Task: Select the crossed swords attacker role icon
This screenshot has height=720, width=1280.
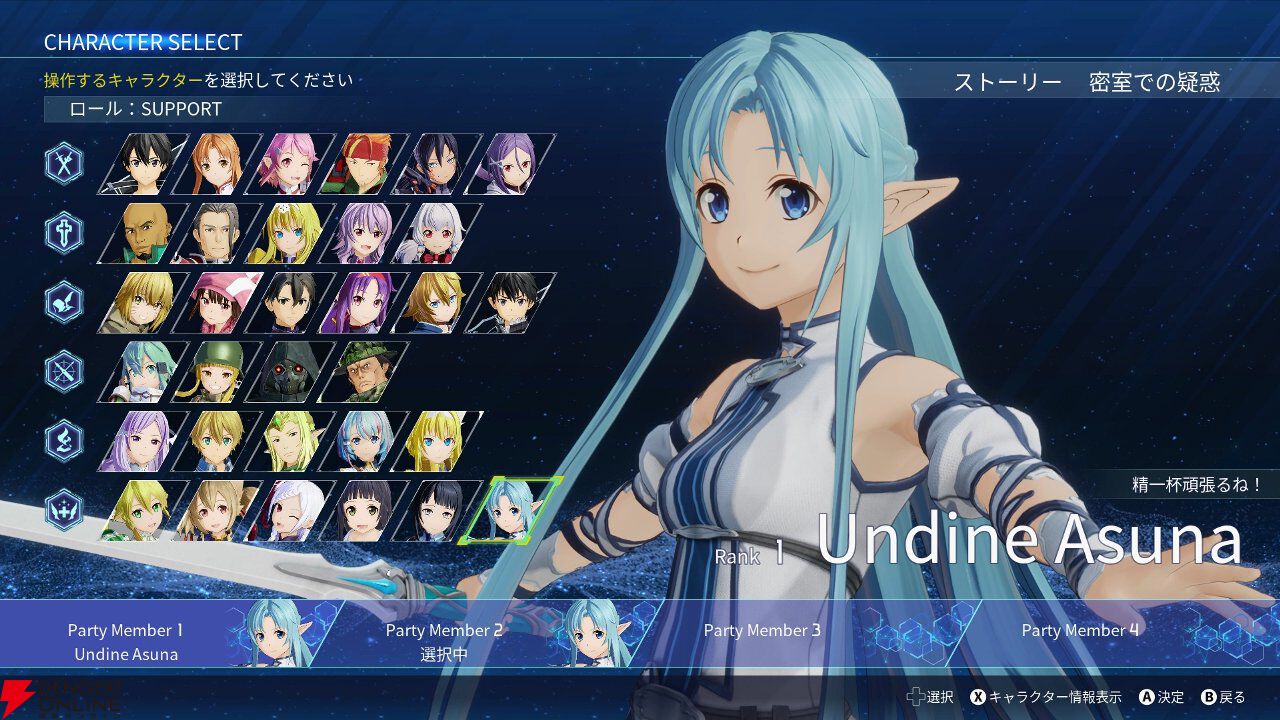Action: pos(62,163)
